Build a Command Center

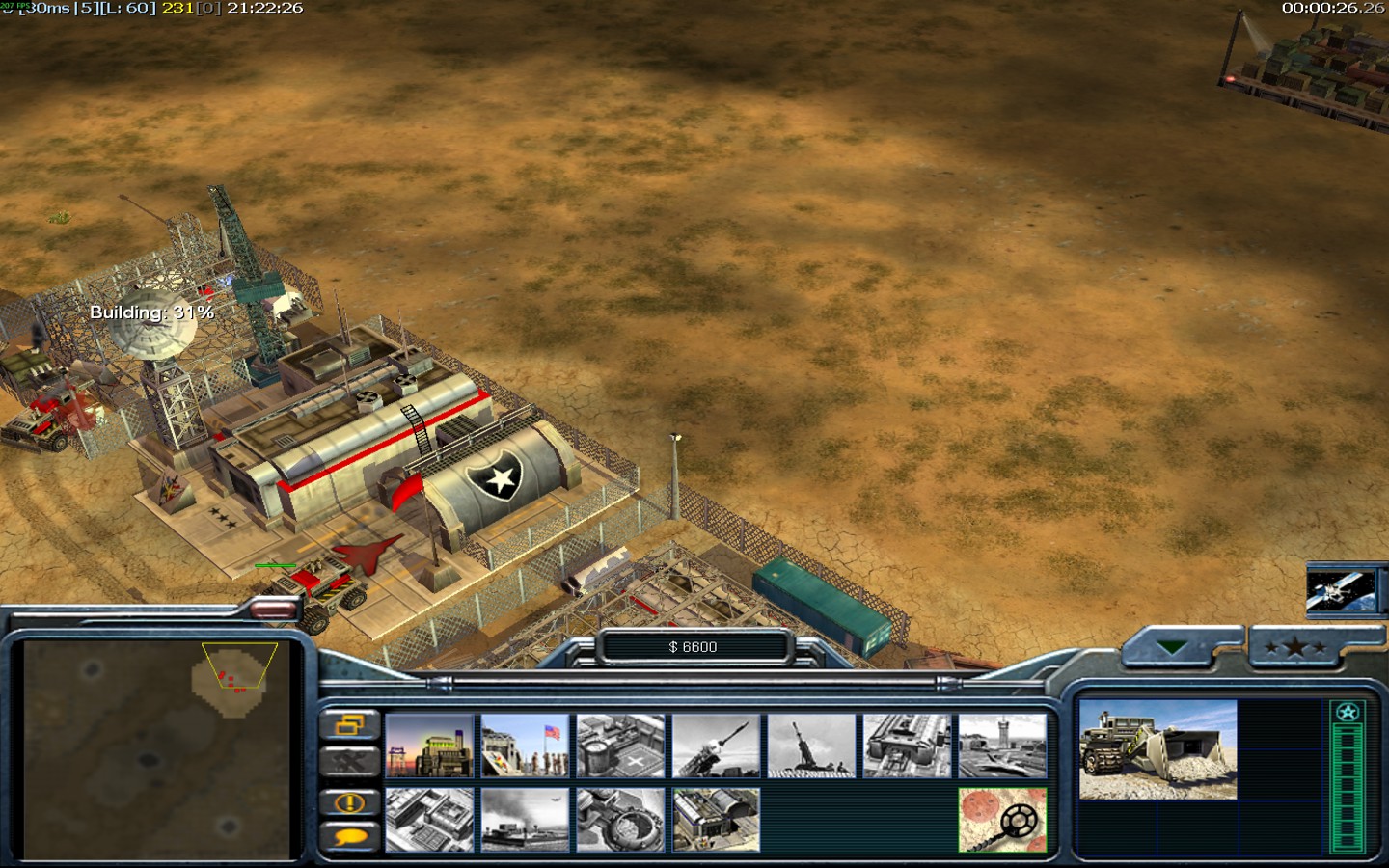pos(716,820)
